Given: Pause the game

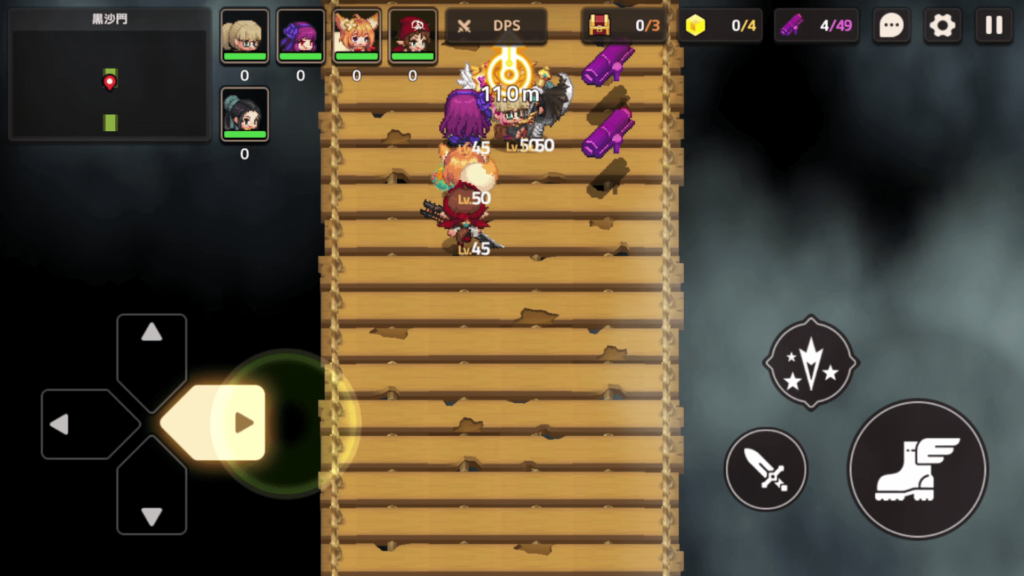Looking at the screenshot, I should [x=994, y=25].
